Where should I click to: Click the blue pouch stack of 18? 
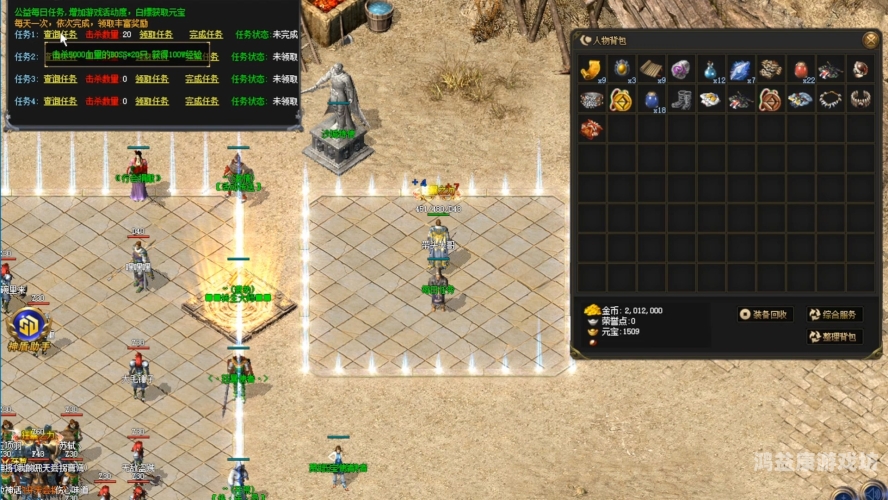click(x=652, y=100)
